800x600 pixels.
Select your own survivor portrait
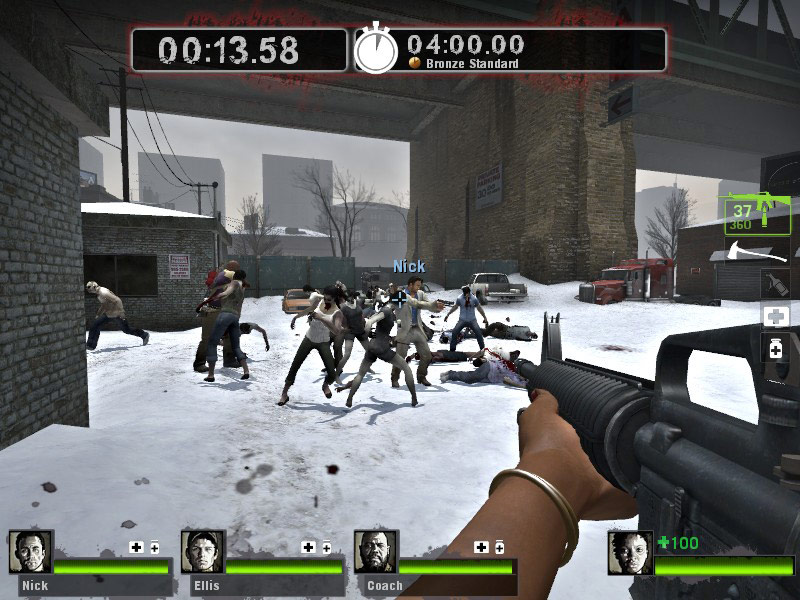(630, 553)
